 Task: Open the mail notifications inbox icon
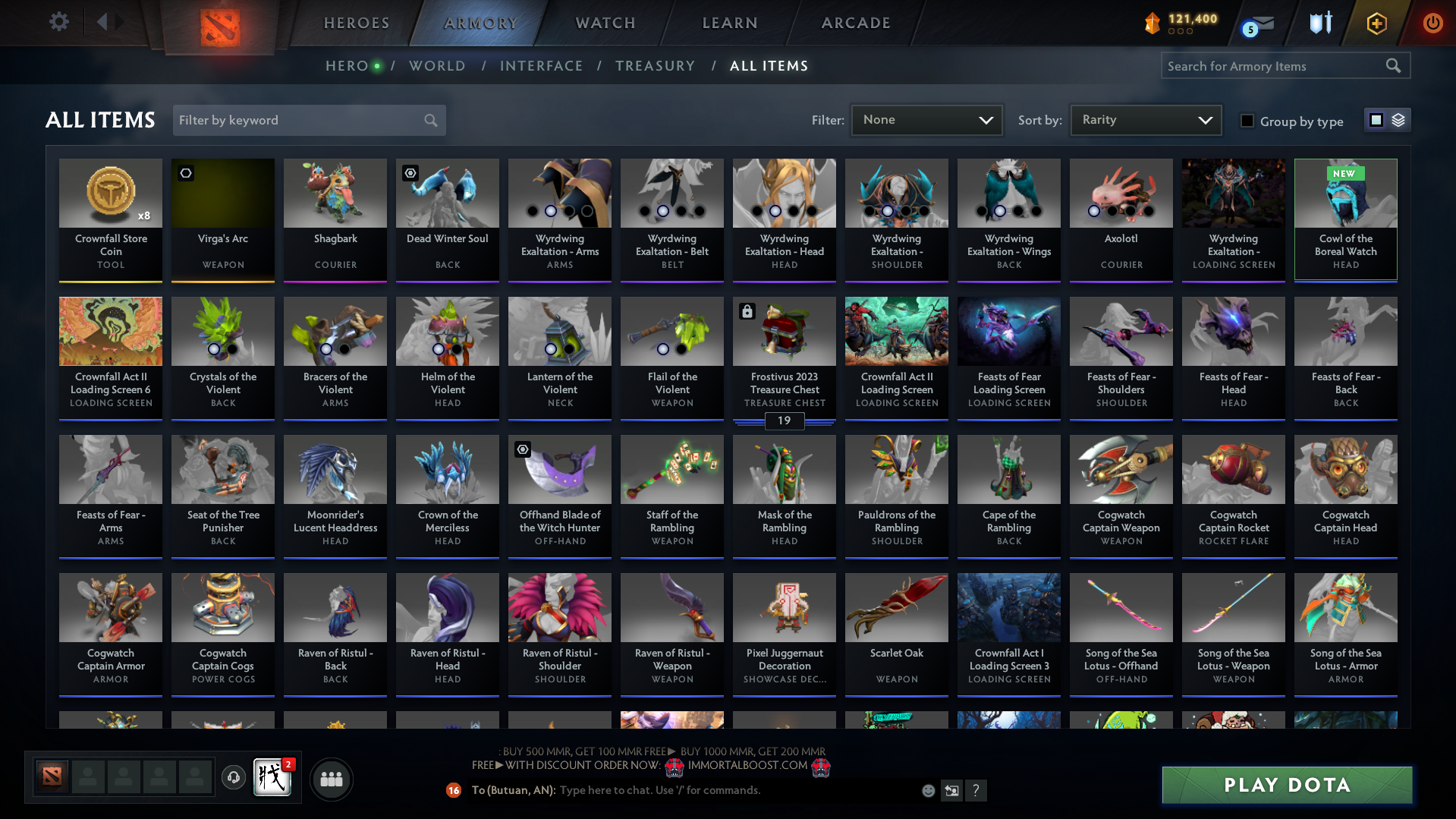pyautogui.click(x=1258, y=23)
